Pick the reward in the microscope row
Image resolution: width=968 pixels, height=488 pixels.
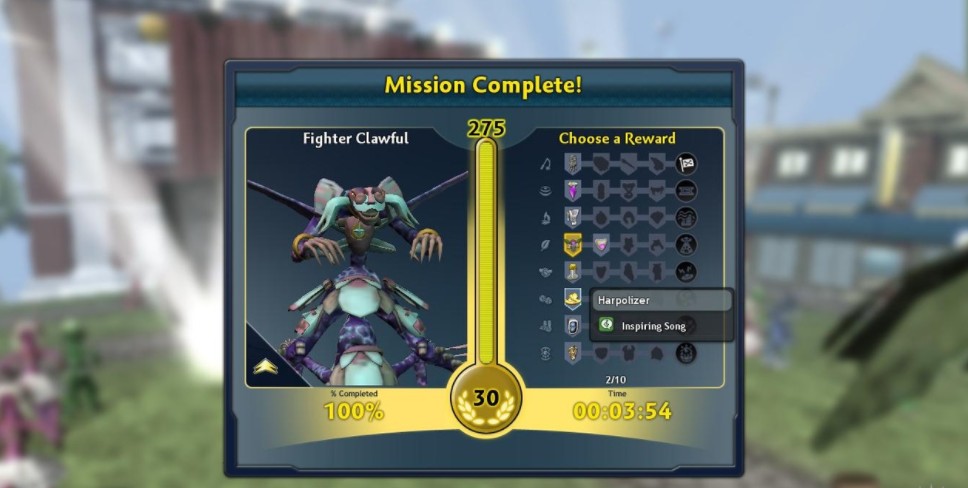click(573, 217)
